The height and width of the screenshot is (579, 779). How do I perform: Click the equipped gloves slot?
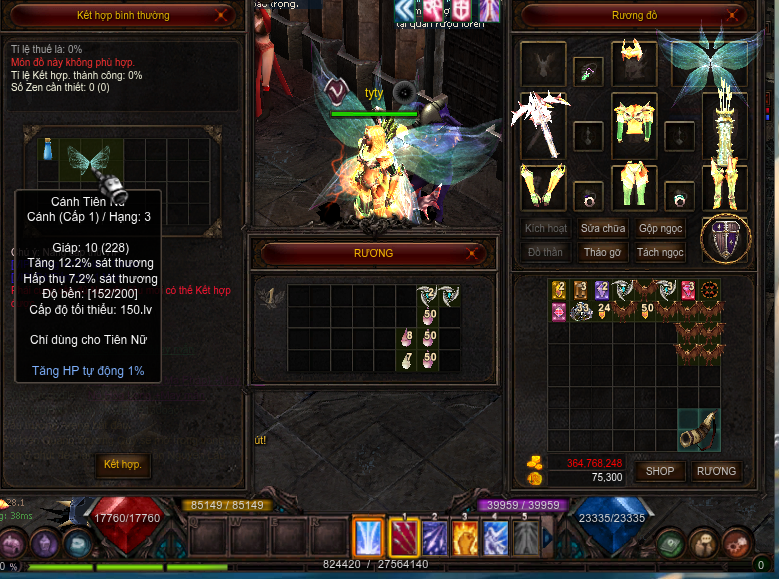(543, 187)
